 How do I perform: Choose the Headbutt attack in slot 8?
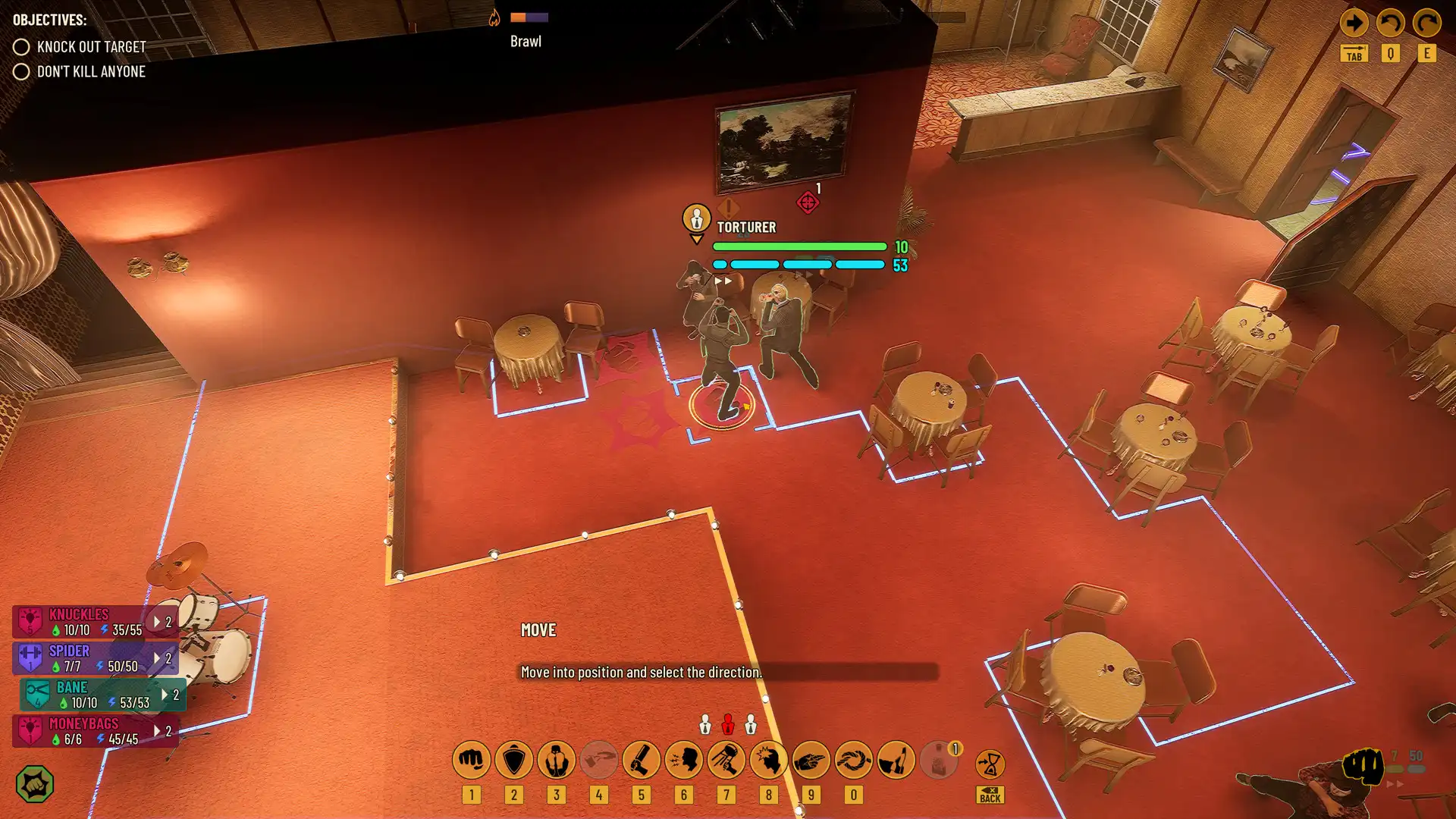click(x=768, y=759)
